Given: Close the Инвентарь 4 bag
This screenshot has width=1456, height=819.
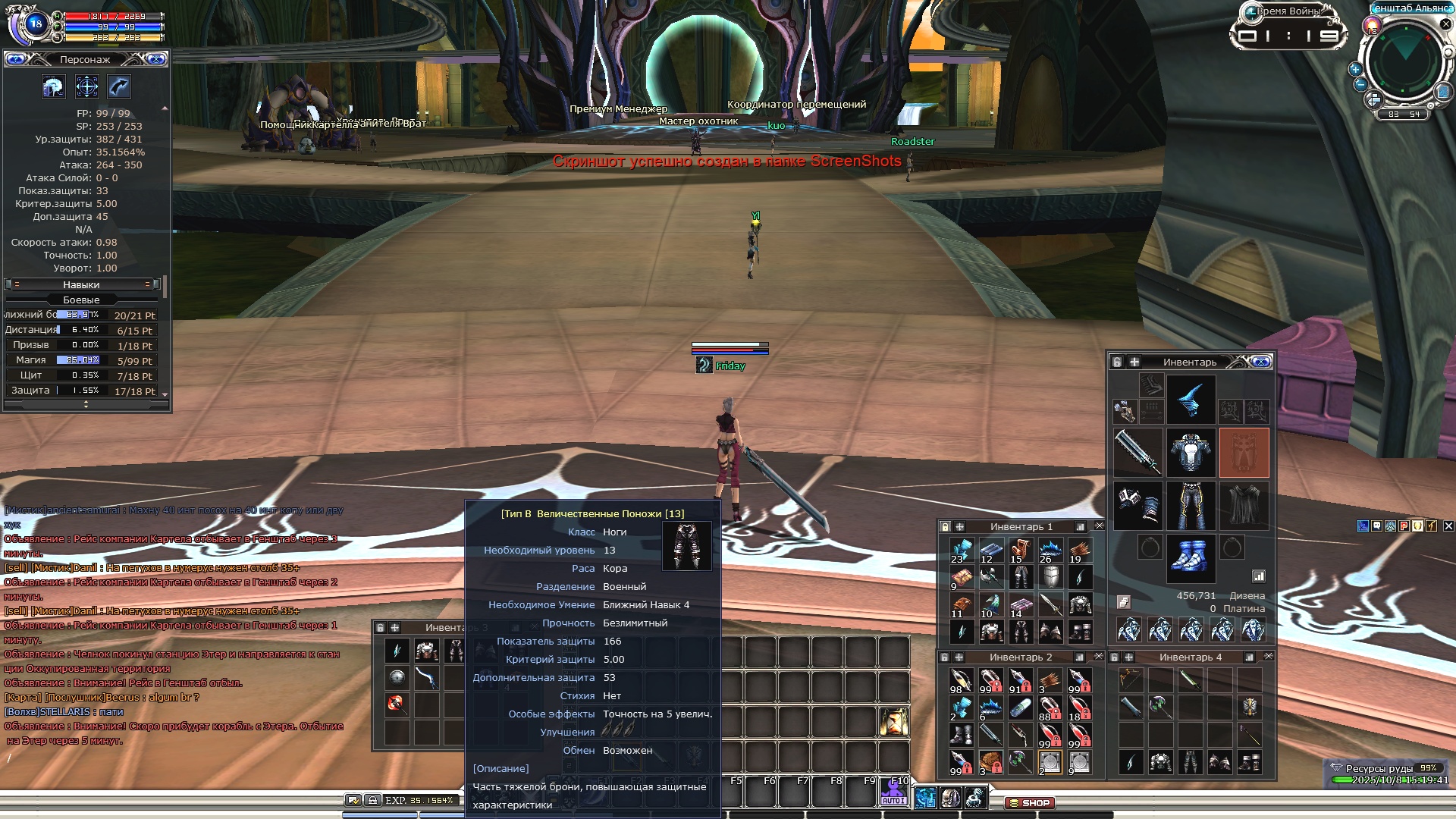Looking at the screenshot, I should [1268, 656].
